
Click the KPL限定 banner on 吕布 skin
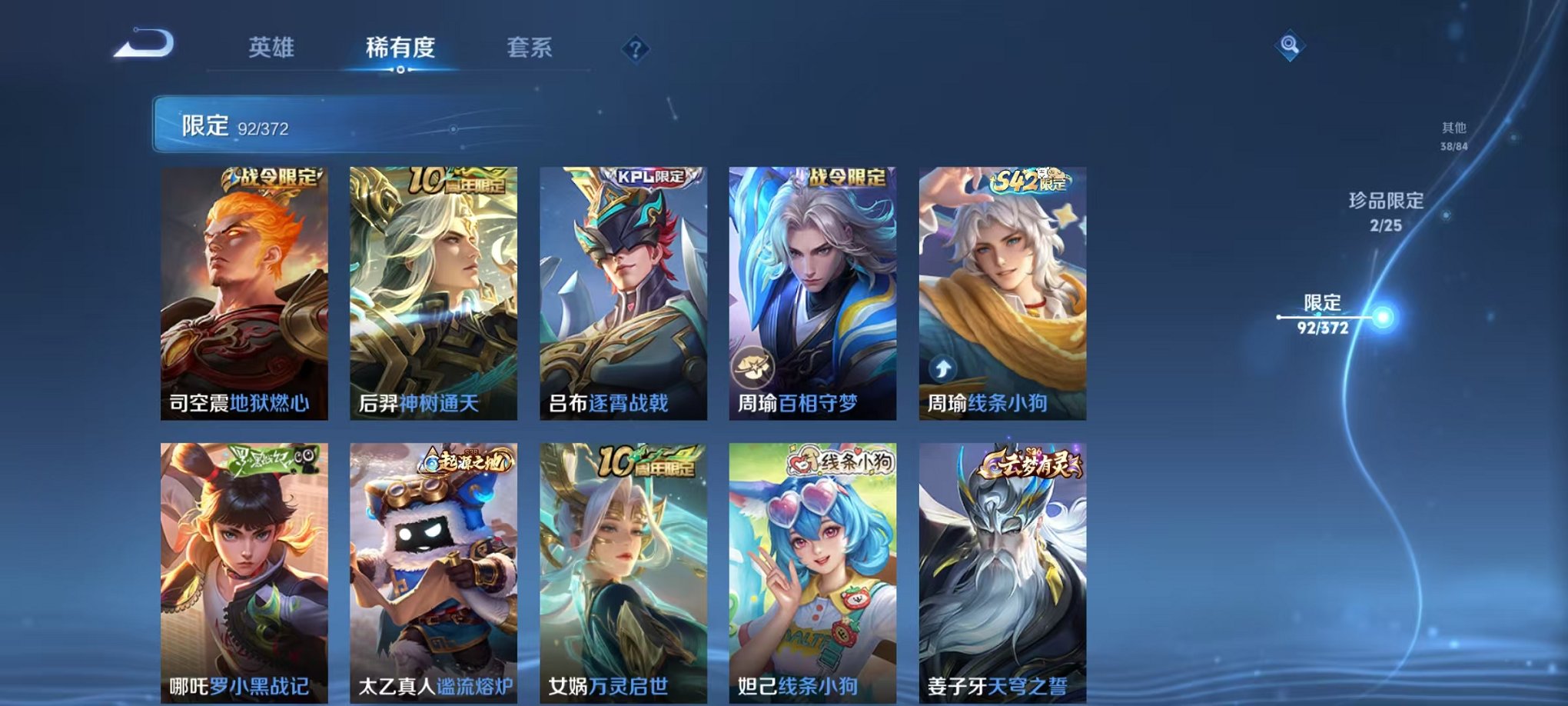pos(649,175)
